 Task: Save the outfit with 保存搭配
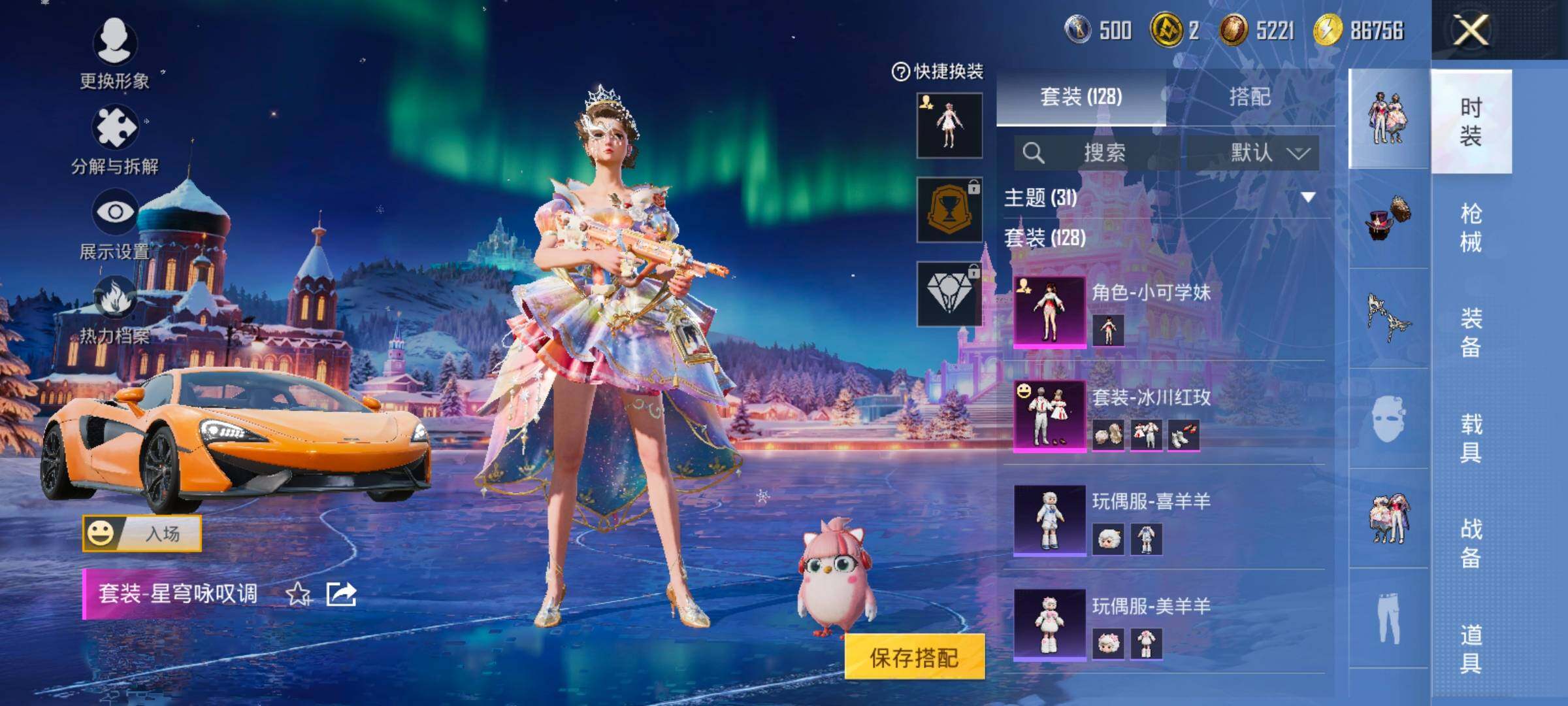914,657
